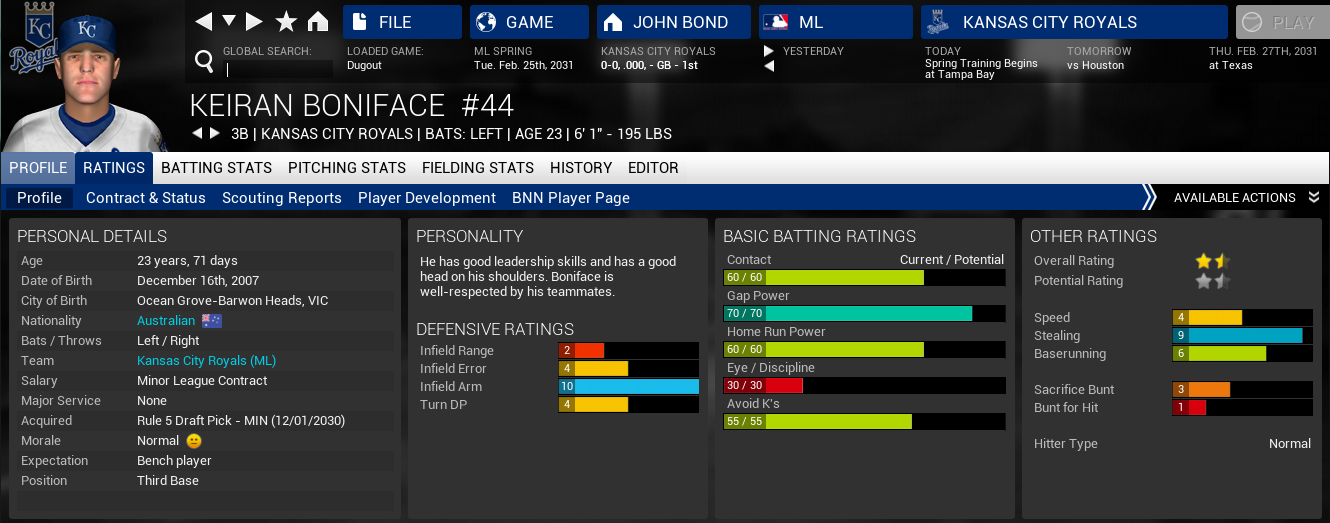Bookmark this page with the star icon

286,21
